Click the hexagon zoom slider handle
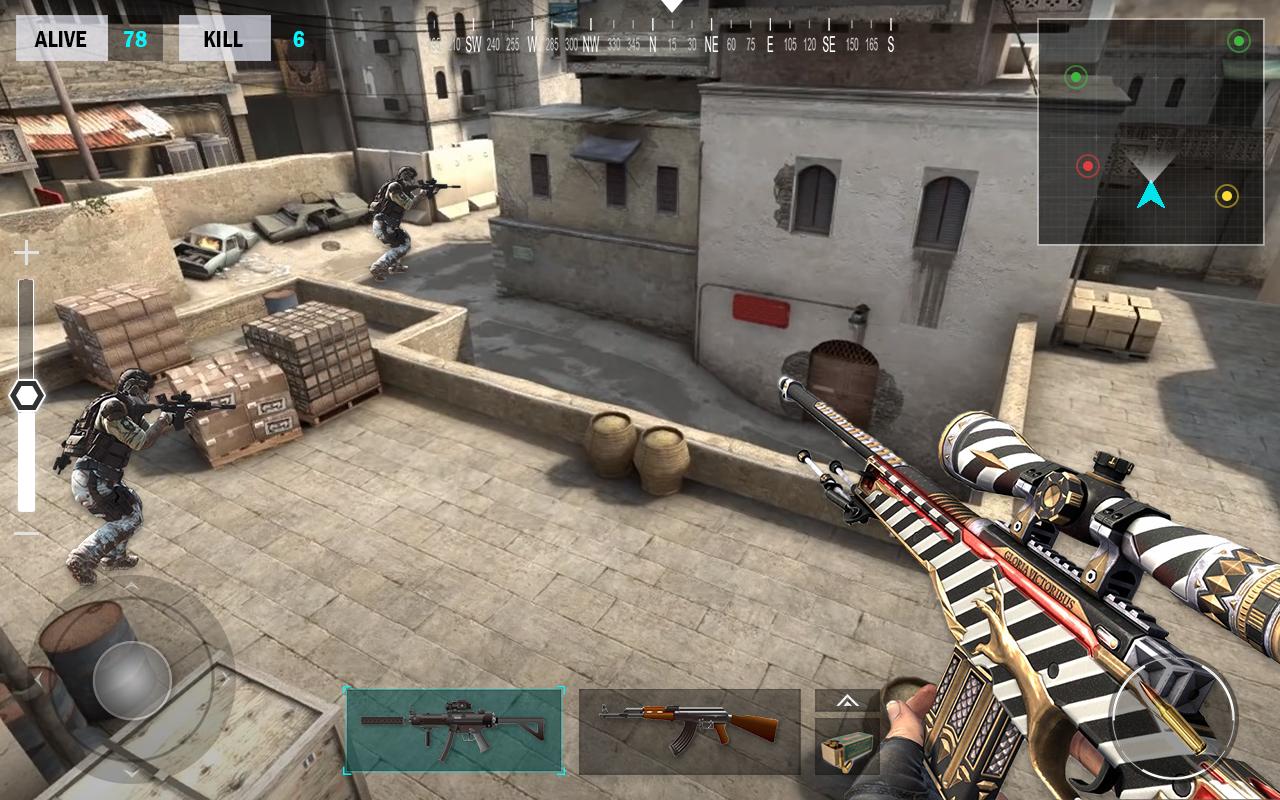 (27, 397)
